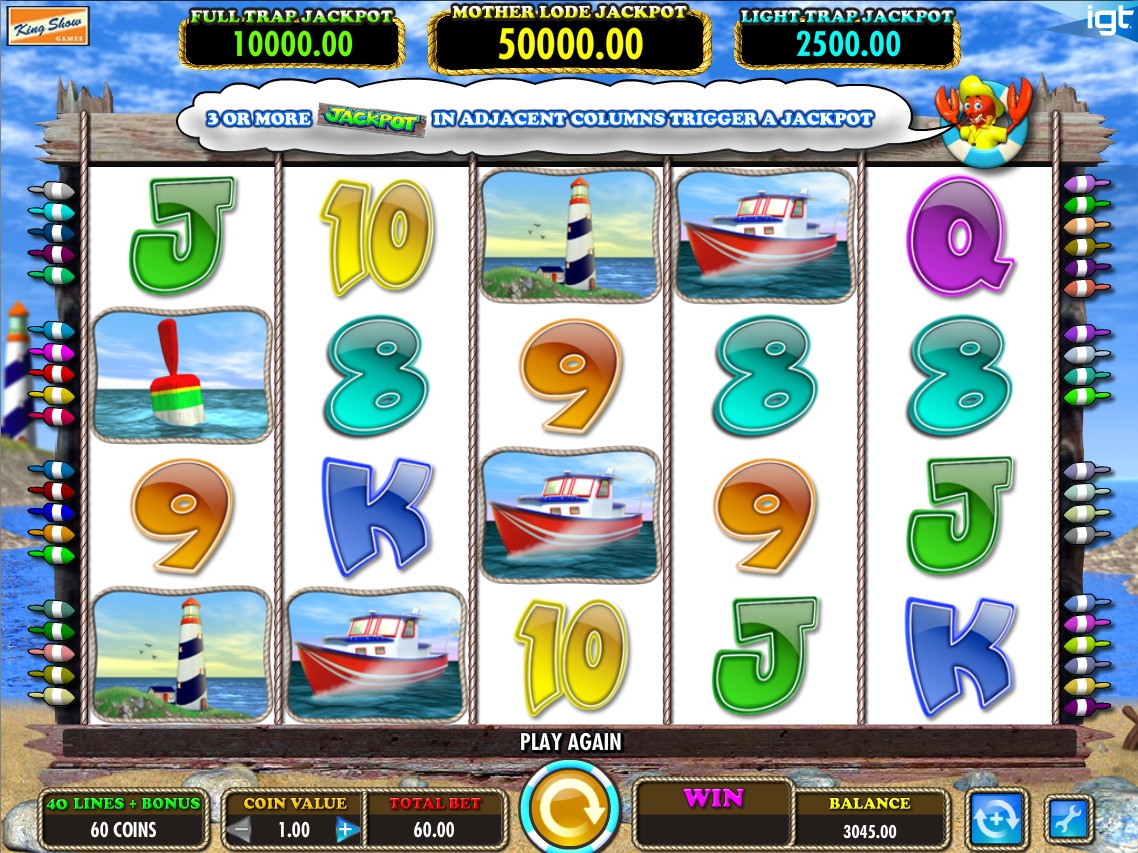The image size is (1138, 853).
Task: Increase the coin value with plus arrow
Action: coord(346,829)
